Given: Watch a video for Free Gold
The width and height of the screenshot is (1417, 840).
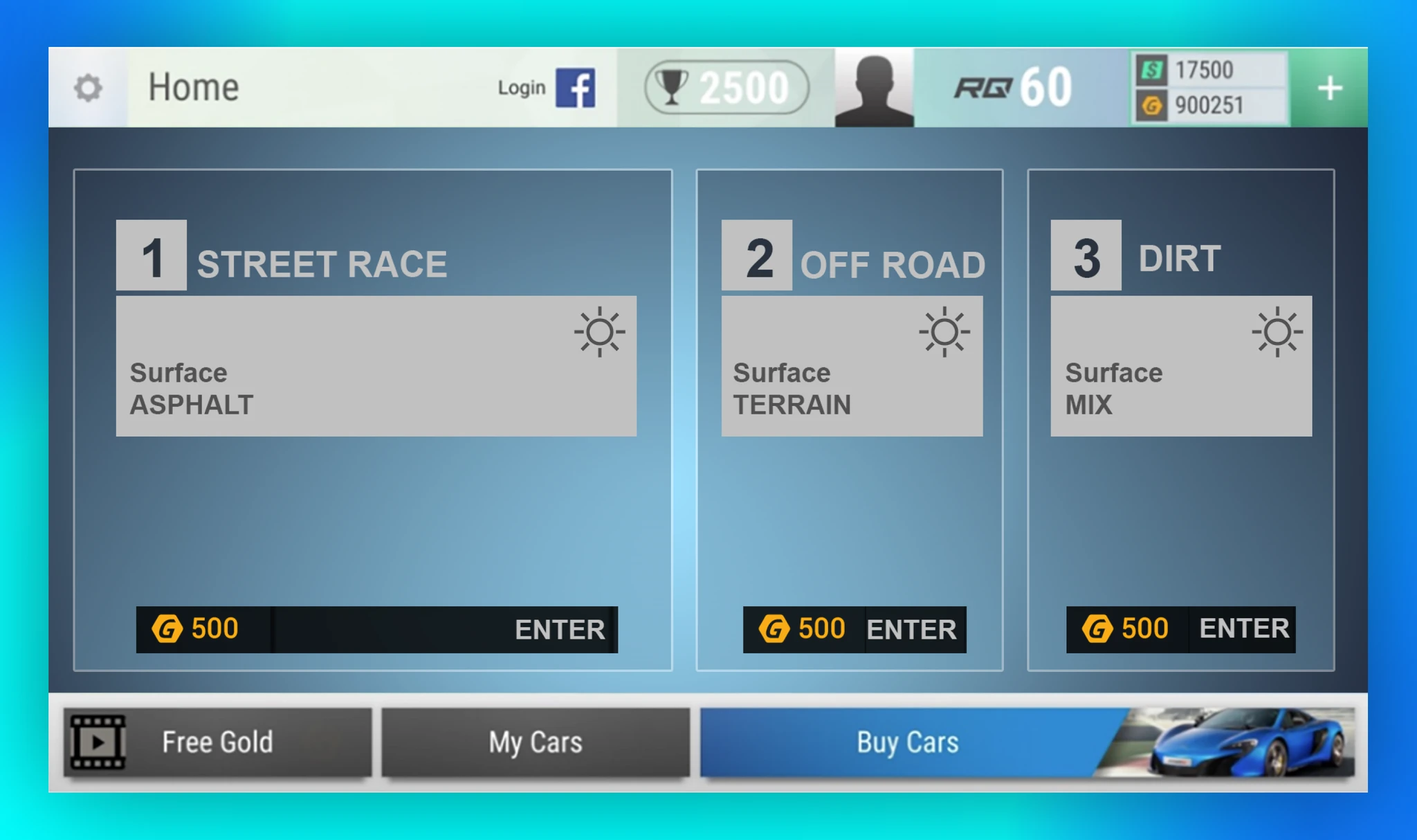Looking at the screenshot, I should tap(217, 742).
